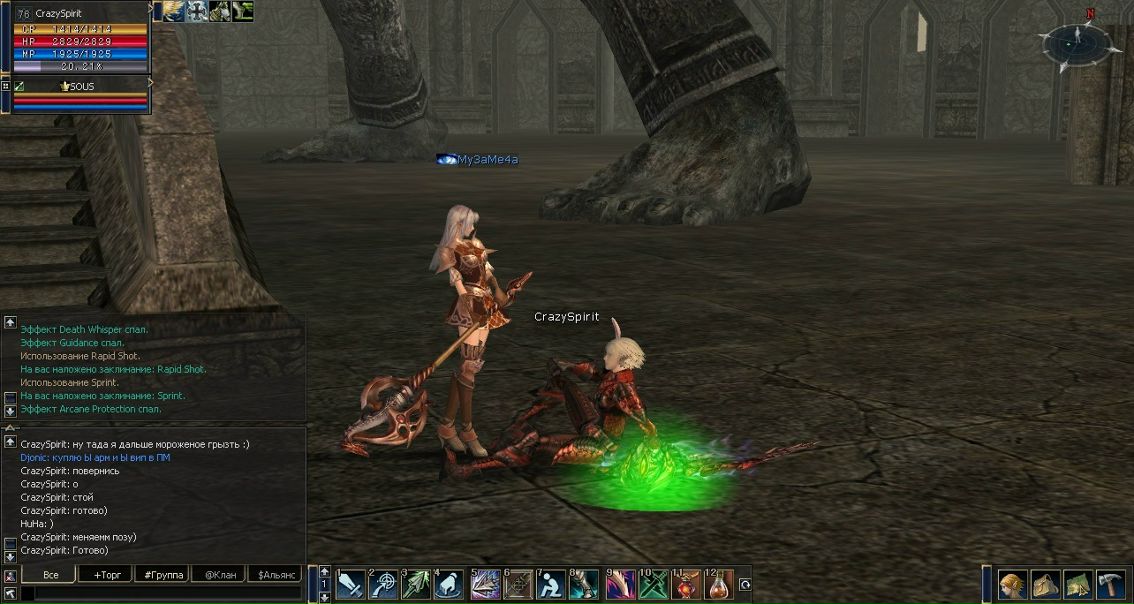Switch to the Все chat tab
Screen dimensions: 1134x604
pos(50,575)
